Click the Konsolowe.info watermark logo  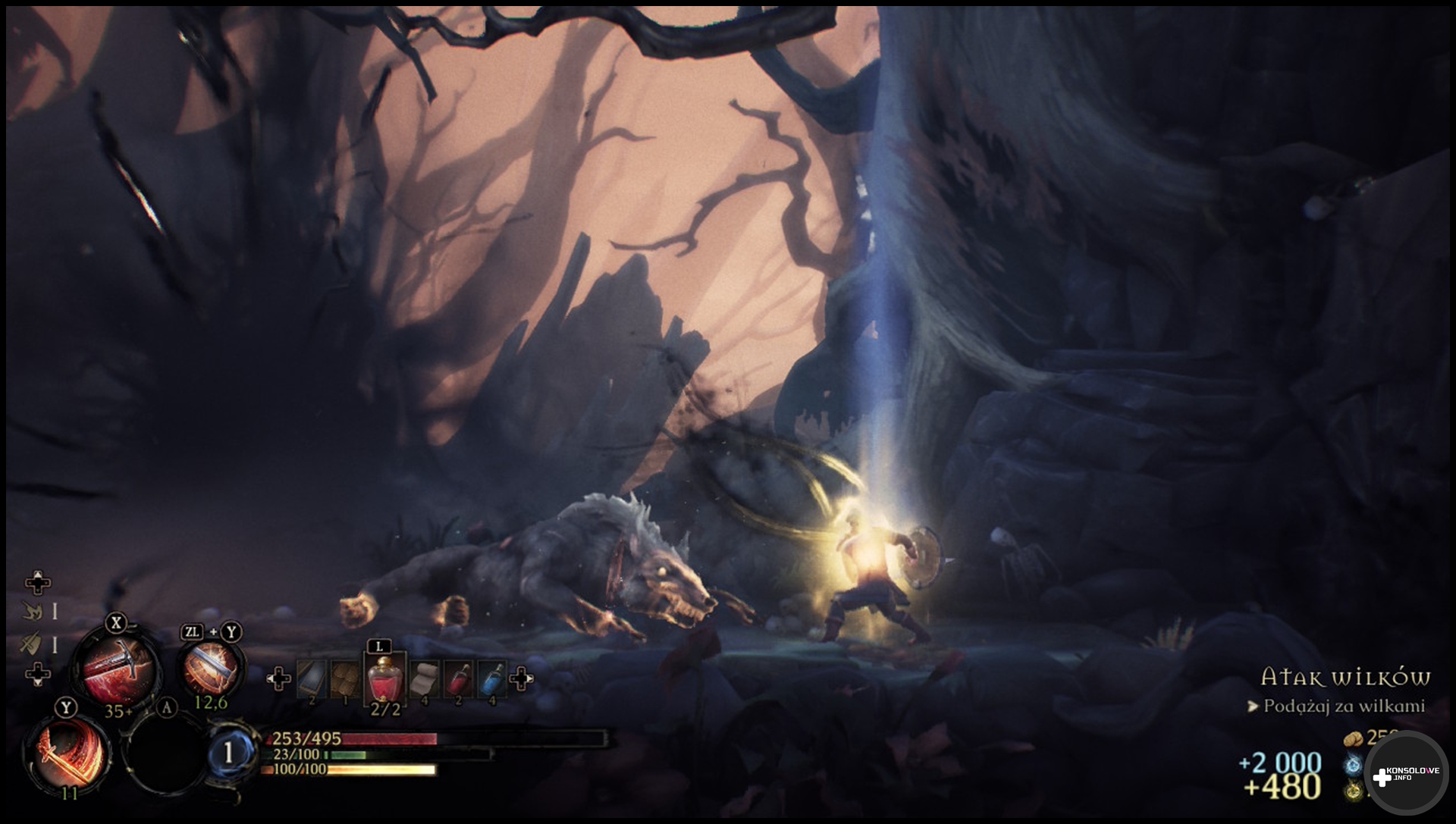pyautogui.click(x=1405, y=774)
